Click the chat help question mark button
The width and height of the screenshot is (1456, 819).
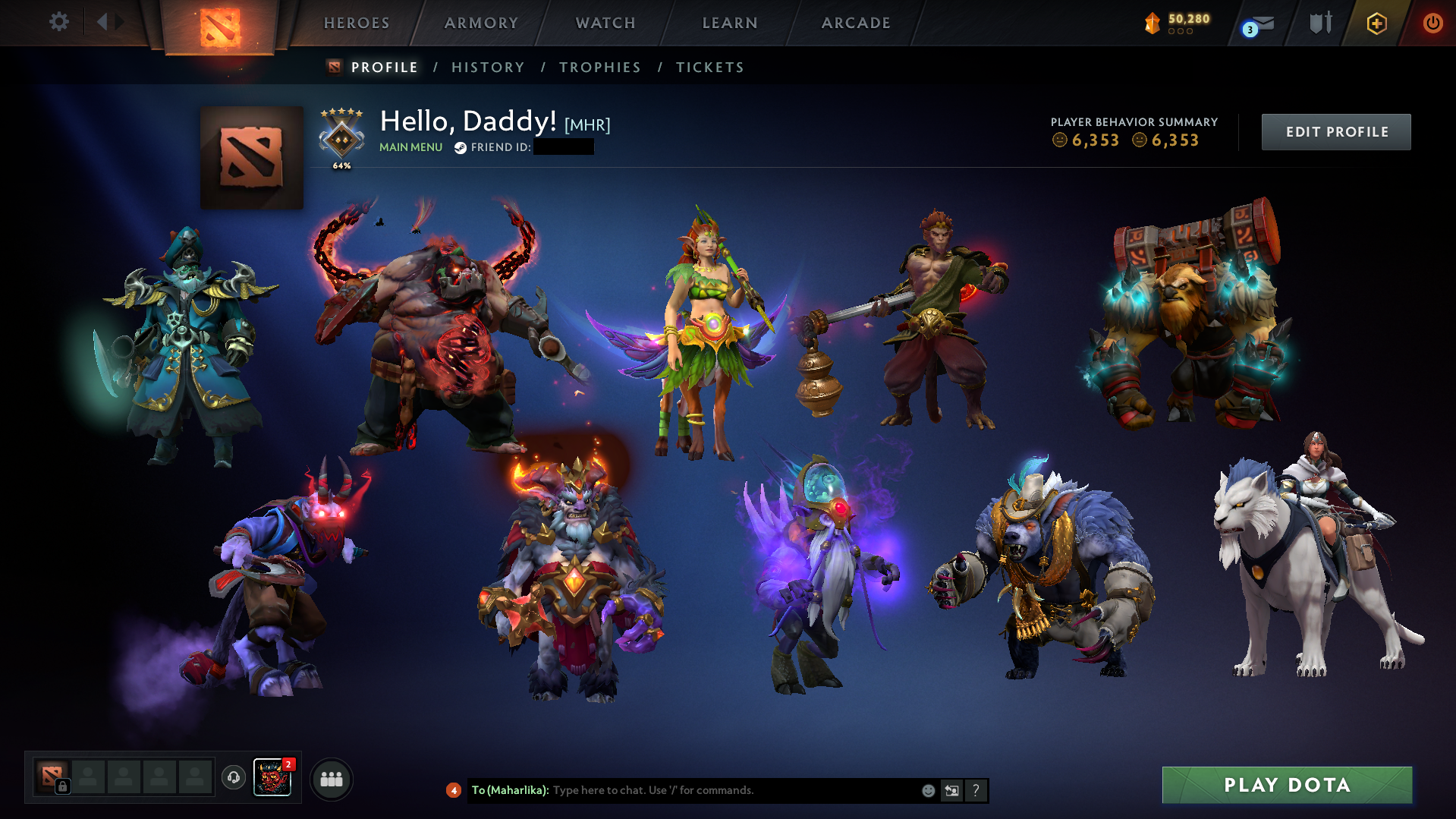click(x=976, y=790)
